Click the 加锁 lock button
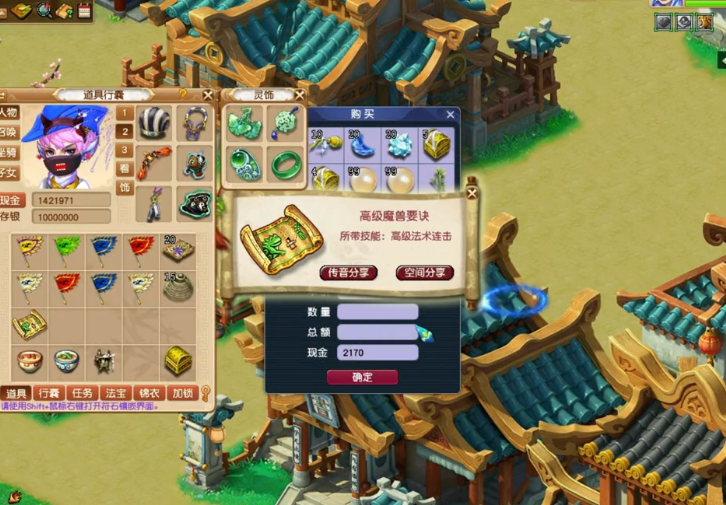This screenshot has height=505, width=726. 182,393
